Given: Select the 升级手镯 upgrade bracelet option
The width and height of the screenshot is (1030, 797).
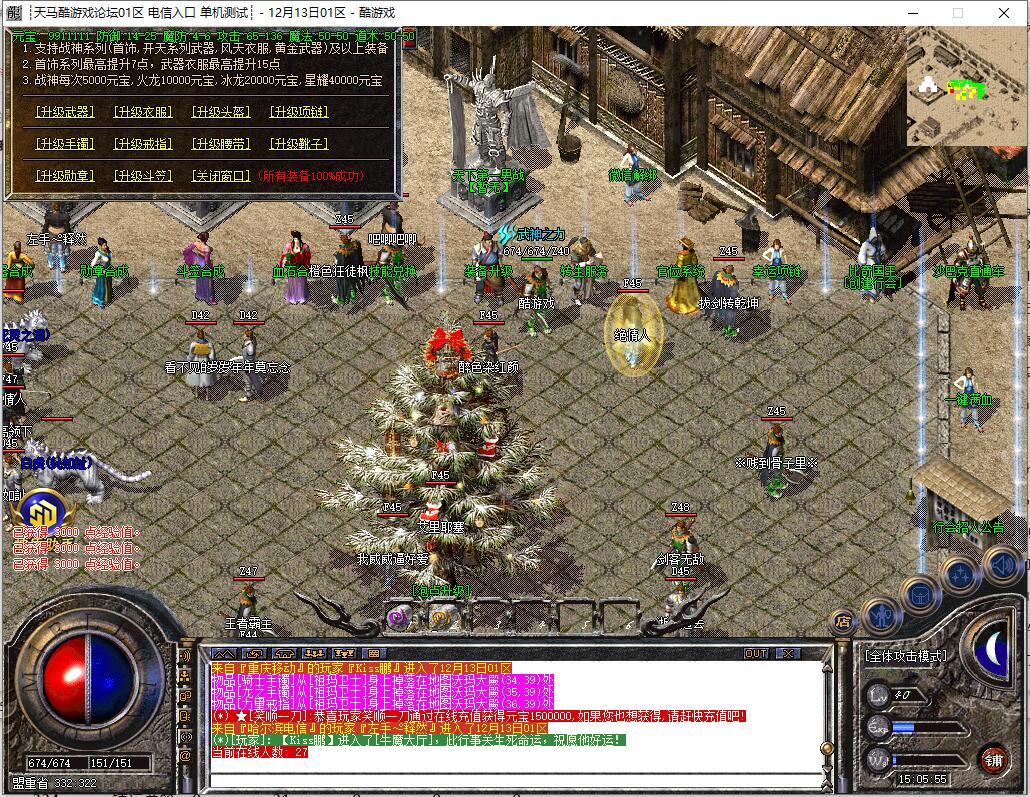Looking at the screenshot, I should coord(65,144).
